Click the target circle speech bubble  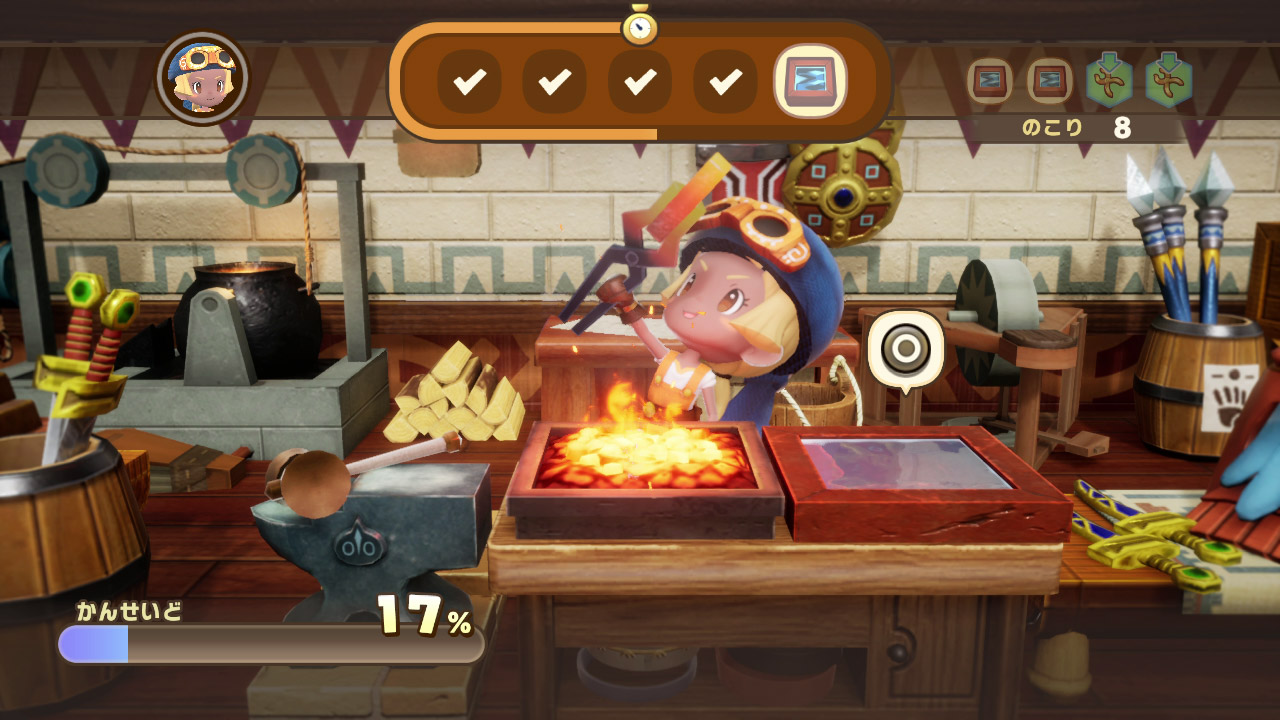(905, 349)
